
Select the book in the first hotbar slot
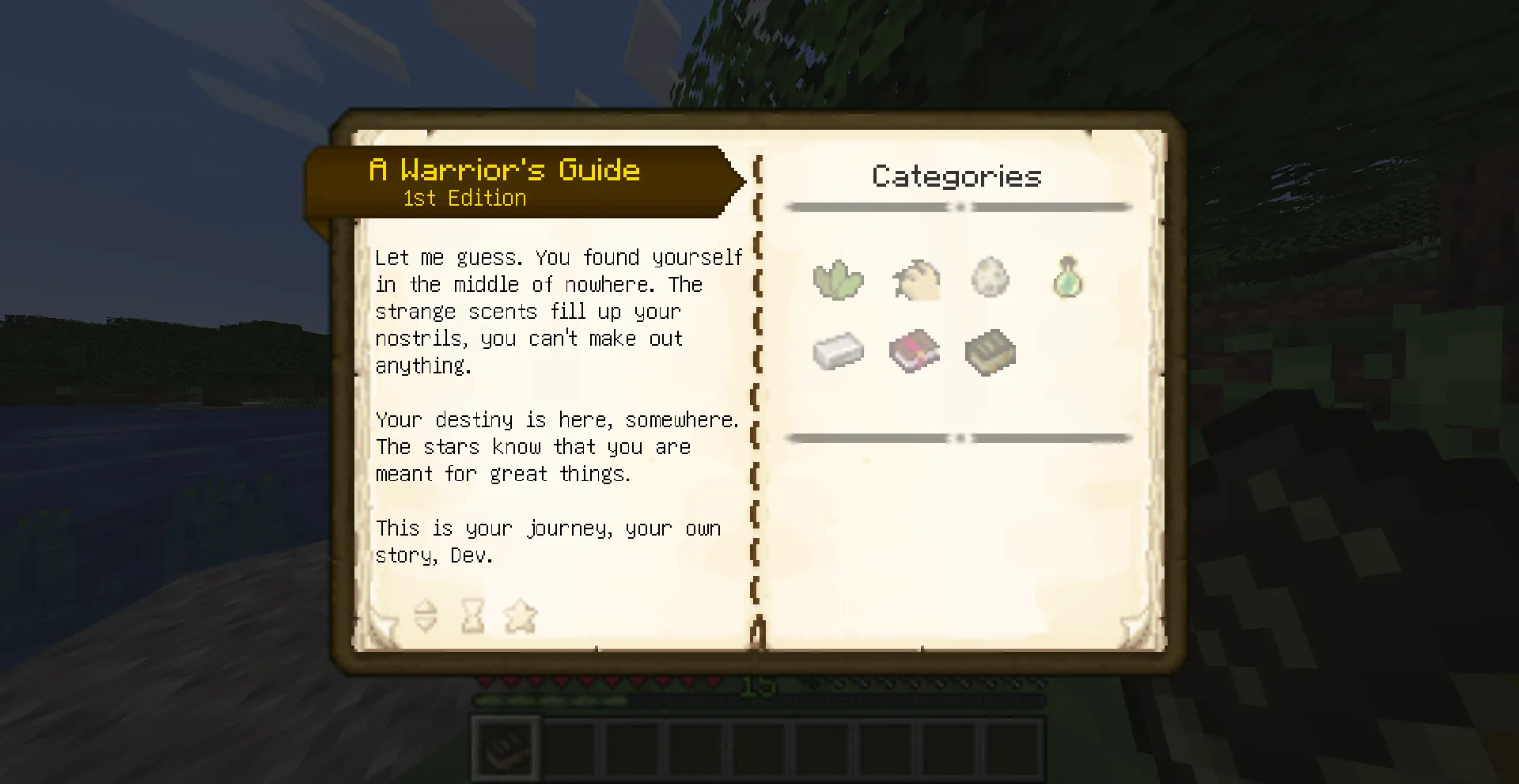505,747
